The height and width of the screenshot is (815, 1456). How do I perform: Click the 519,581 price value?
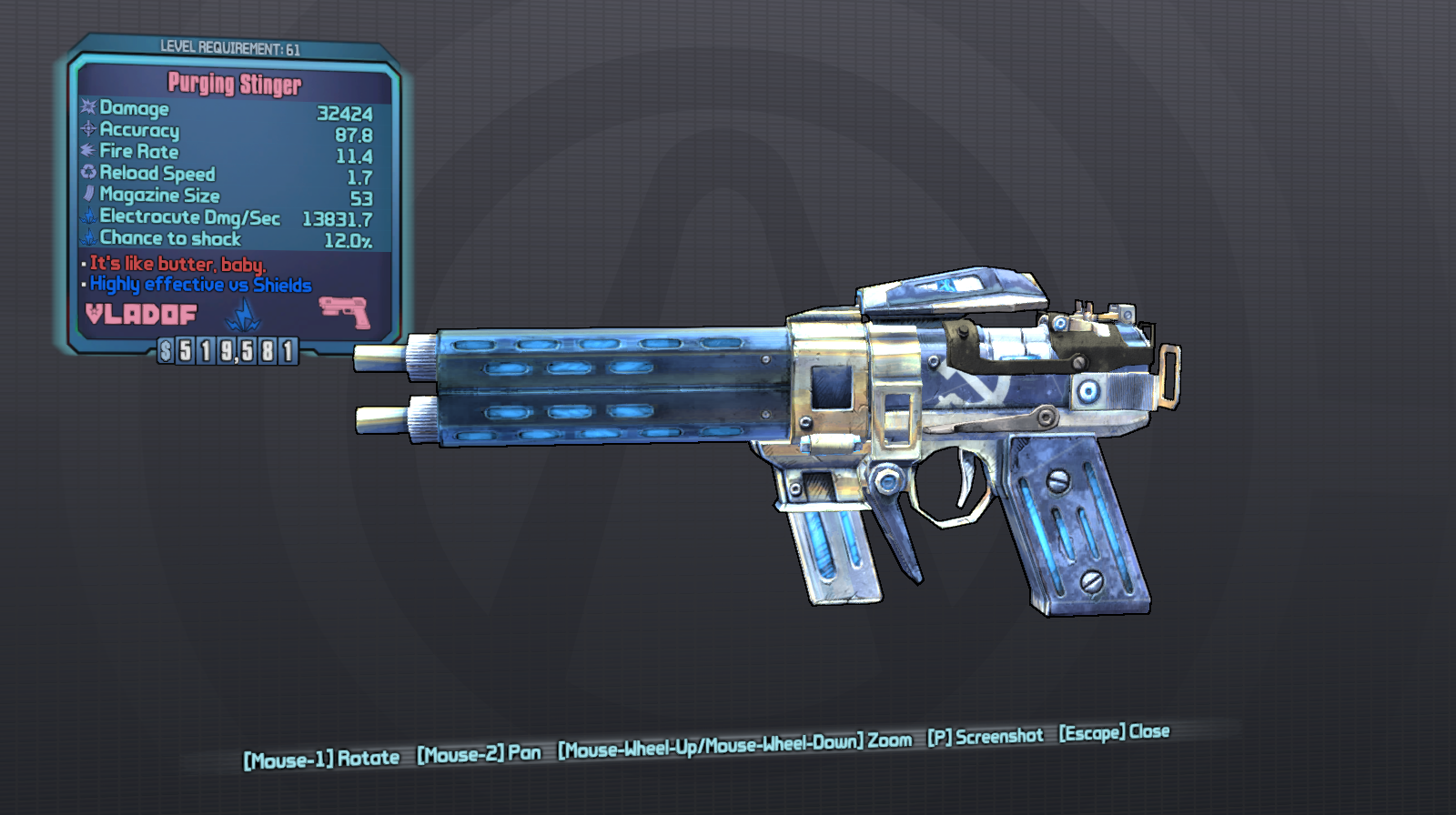point(226,348)
